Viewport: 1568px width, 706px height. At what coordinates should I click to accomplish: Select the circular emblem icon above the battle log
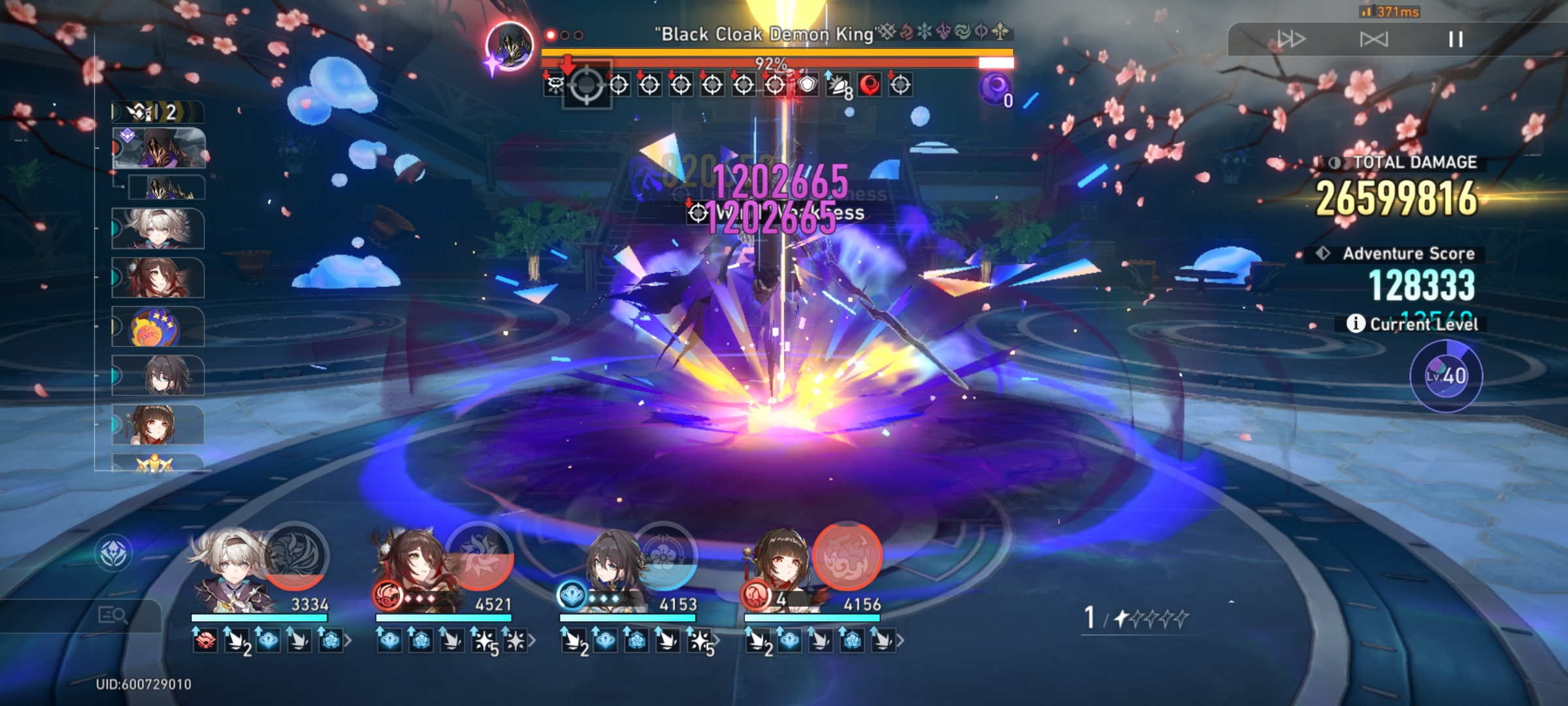point(115,552)
